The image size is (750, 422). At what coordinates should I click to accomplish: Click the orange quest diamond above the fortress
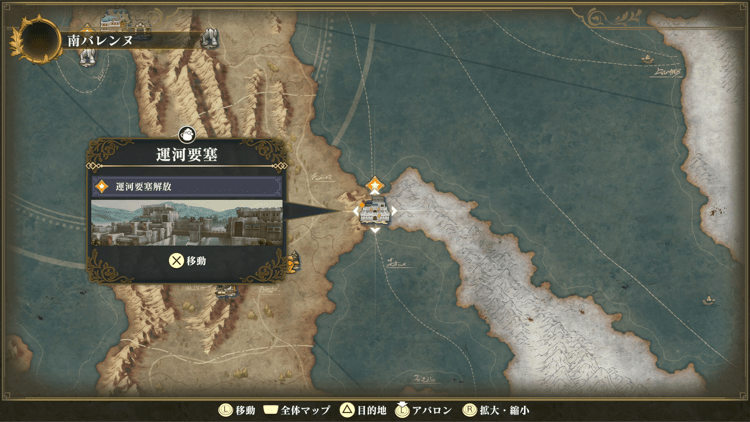tap(374, 184)
